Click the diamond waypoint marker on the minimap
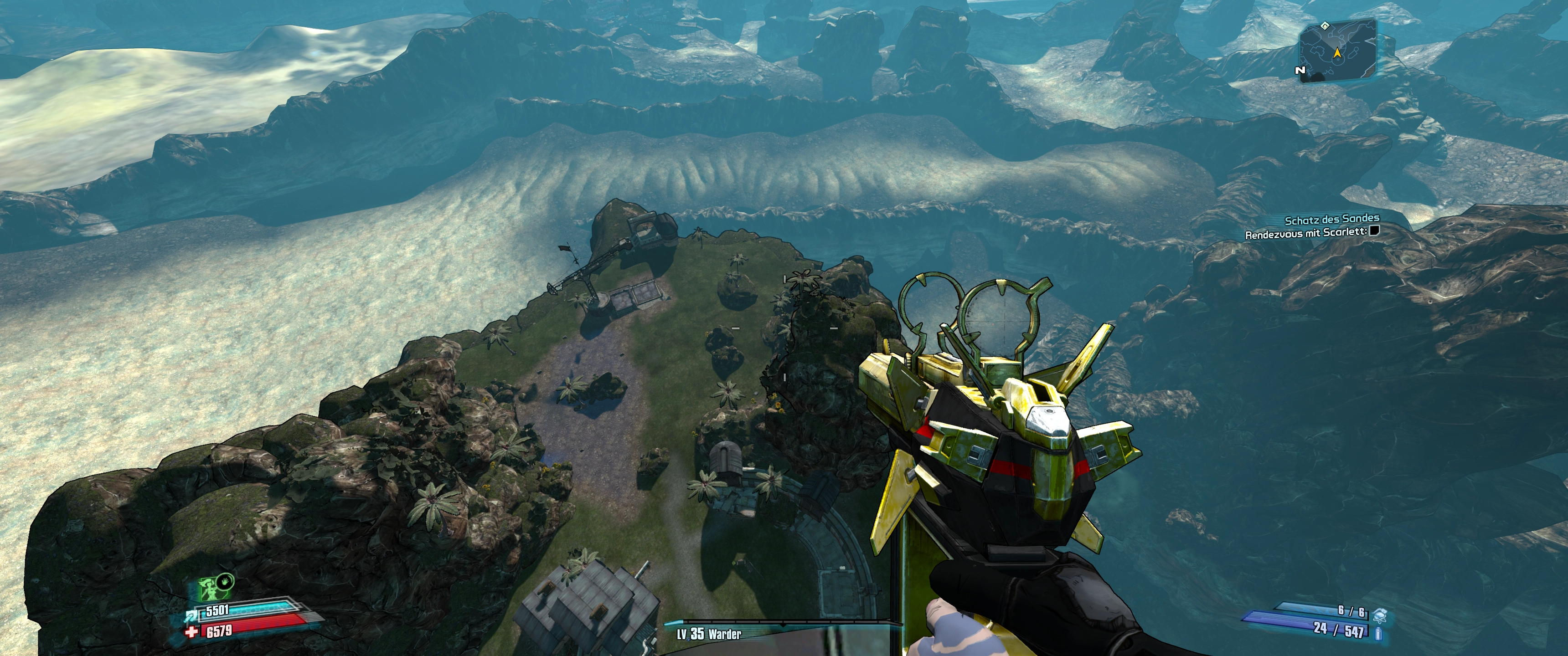This screenshot has width=1568, height=656. point(1325,26)
